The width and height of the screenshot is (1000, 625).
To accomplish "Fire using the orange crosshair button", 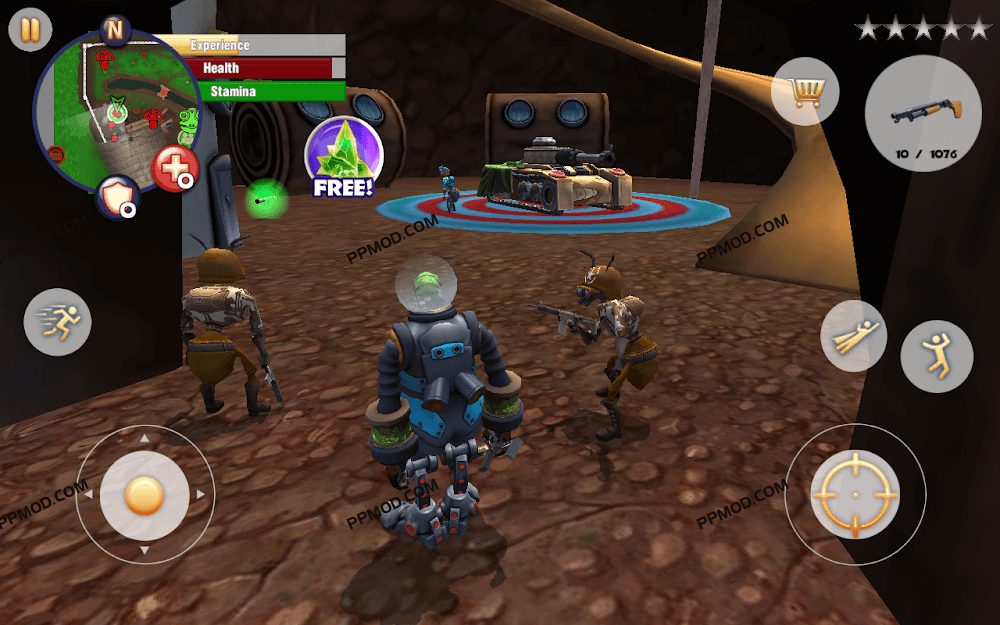I will pos(855,495).
